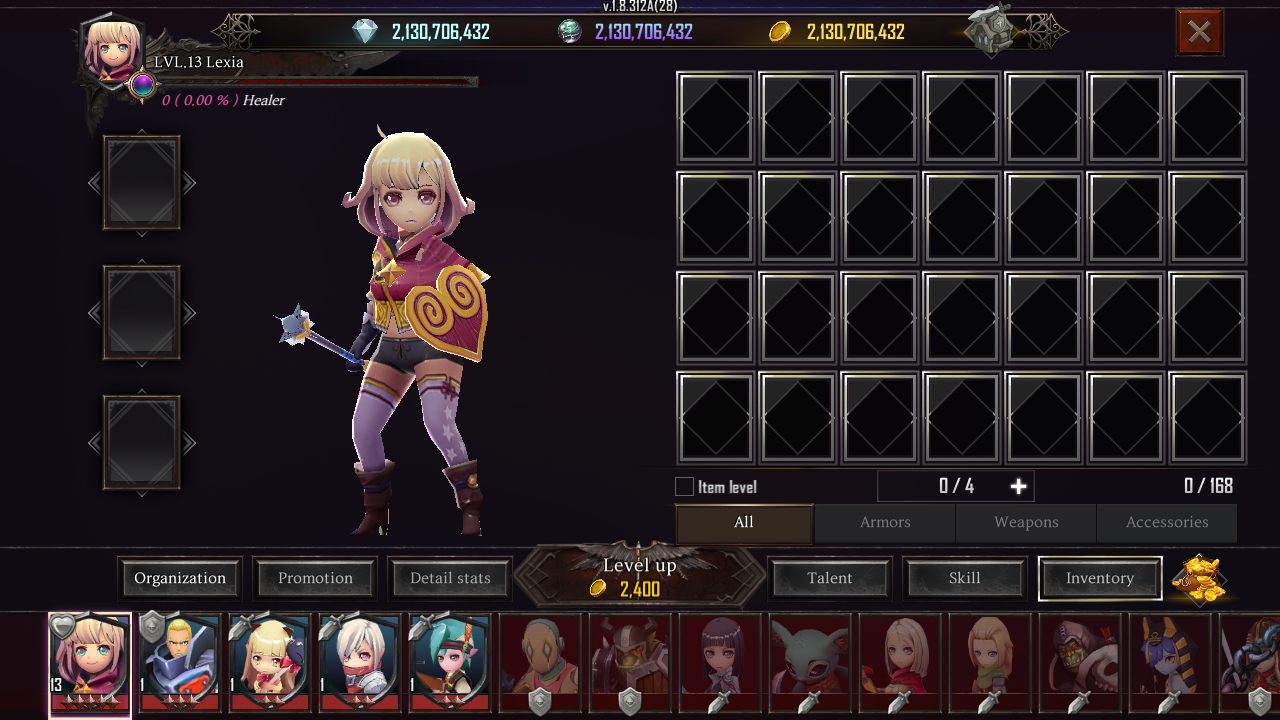1280x720 pixels.
Task: Open the Organization panel
Action: pos(180,578)
